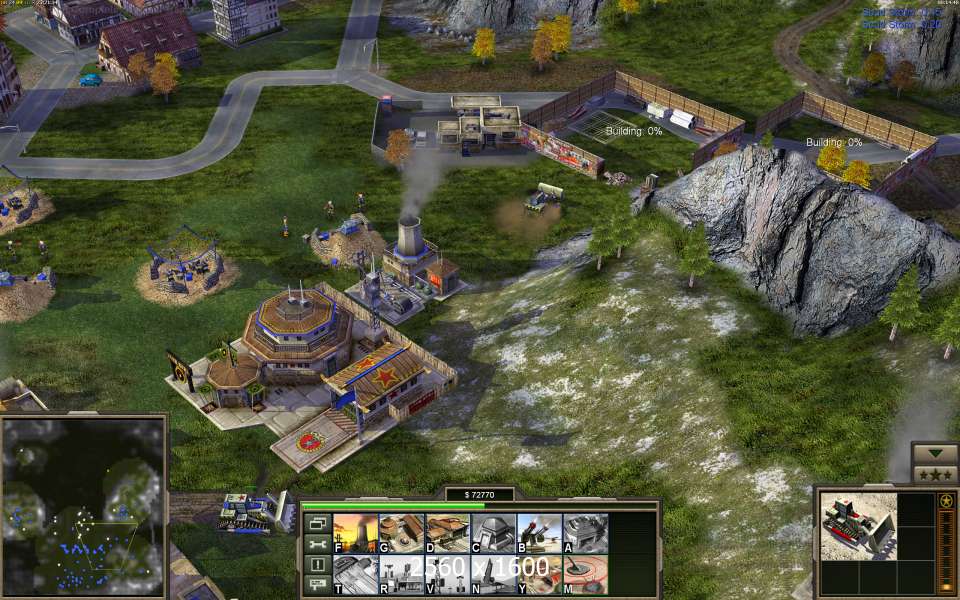This screenshot has width=960, height=600.
Task: Open the three-star Generals Powers button
Action: click(935, 474)
